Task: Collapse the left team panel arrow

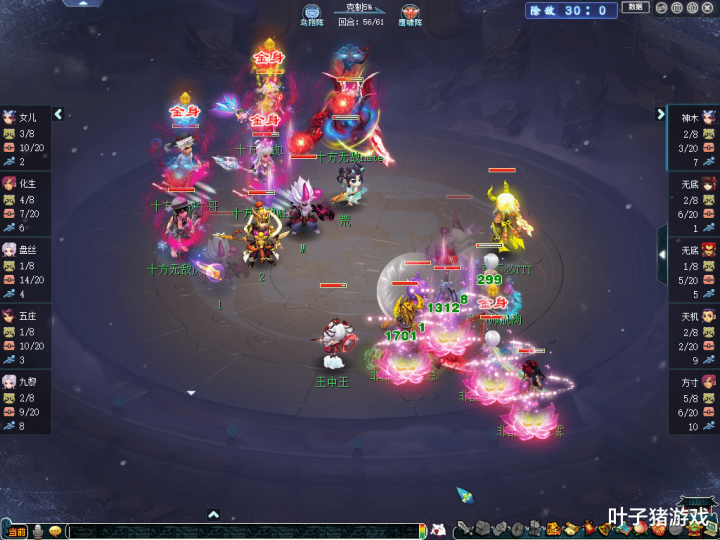Action: pyautogui.click(x=58, y=114)
